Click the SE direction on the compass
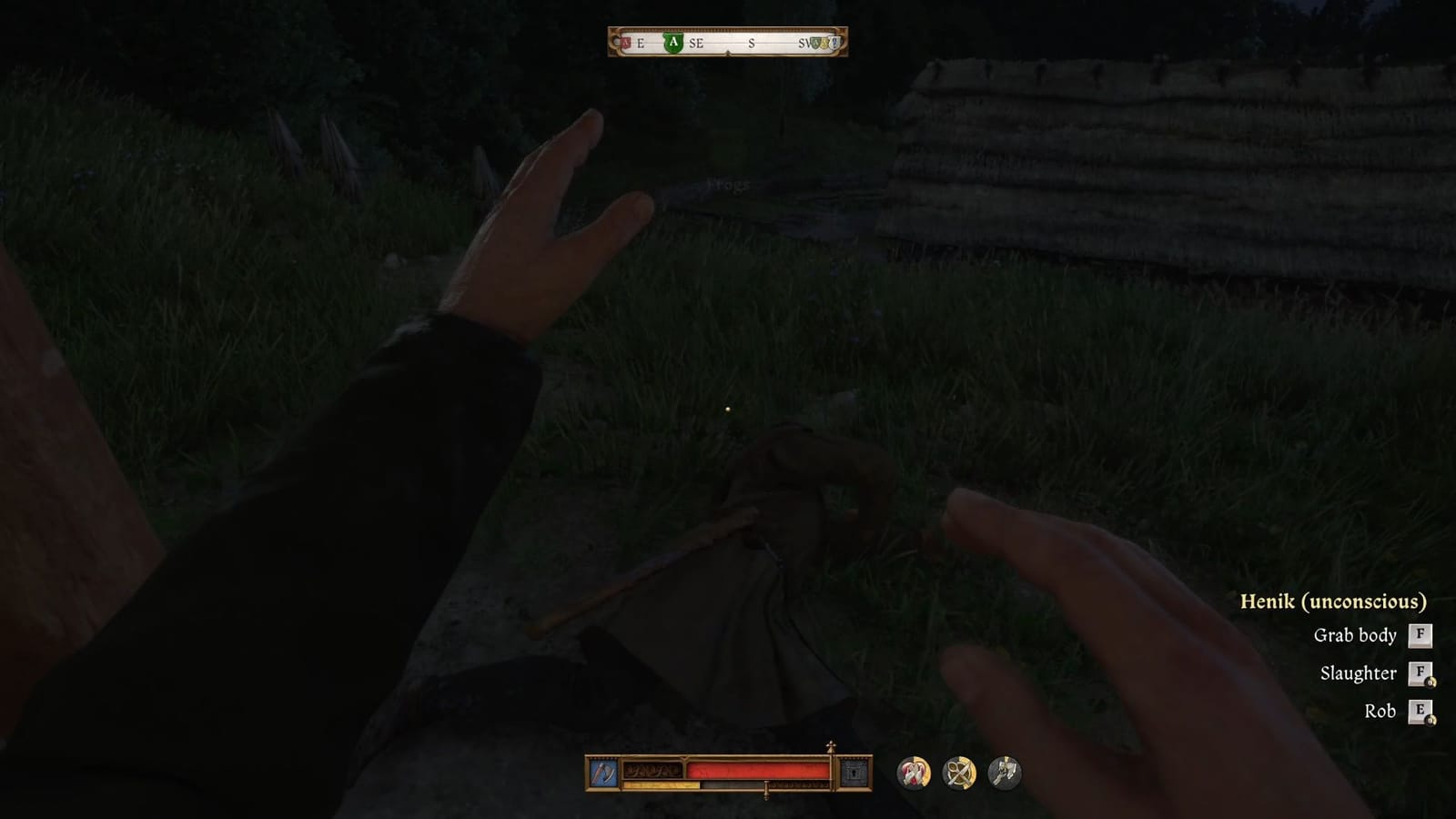 coord(697,42)
